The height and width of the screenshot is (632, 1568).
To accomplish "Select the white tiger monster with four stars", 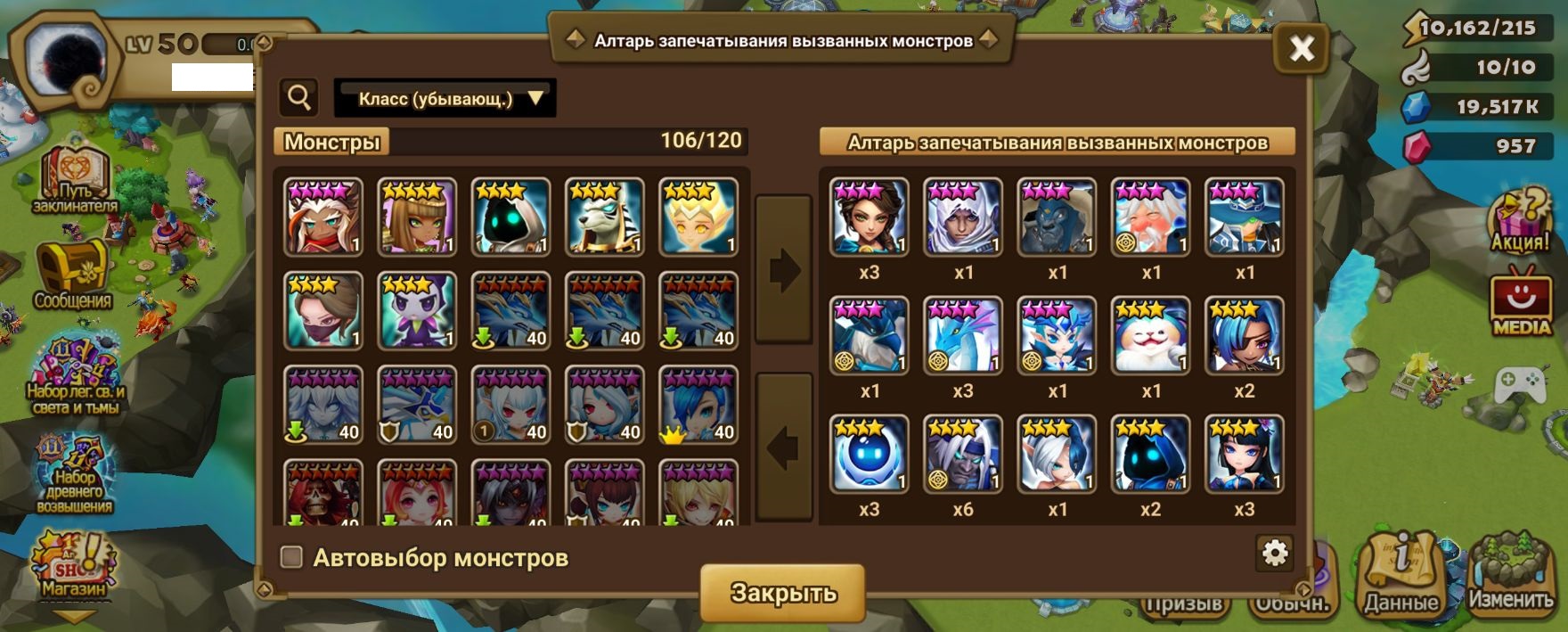I will tap(604, 217).
